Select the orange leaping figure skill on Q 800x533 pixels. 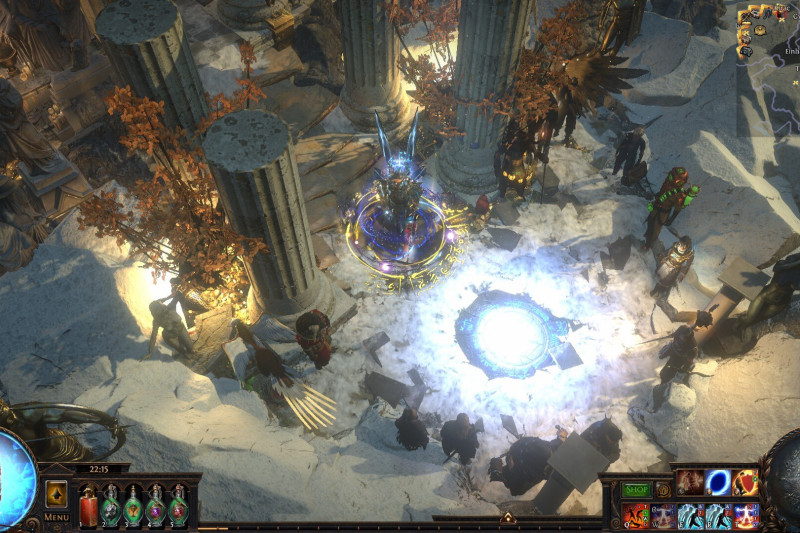click(x=636, y=515)
